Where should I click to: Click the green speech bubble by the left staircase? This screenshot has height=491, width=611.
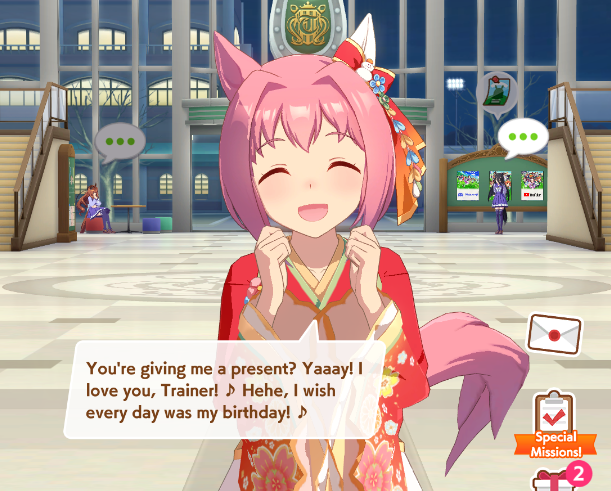coord(120,142)
